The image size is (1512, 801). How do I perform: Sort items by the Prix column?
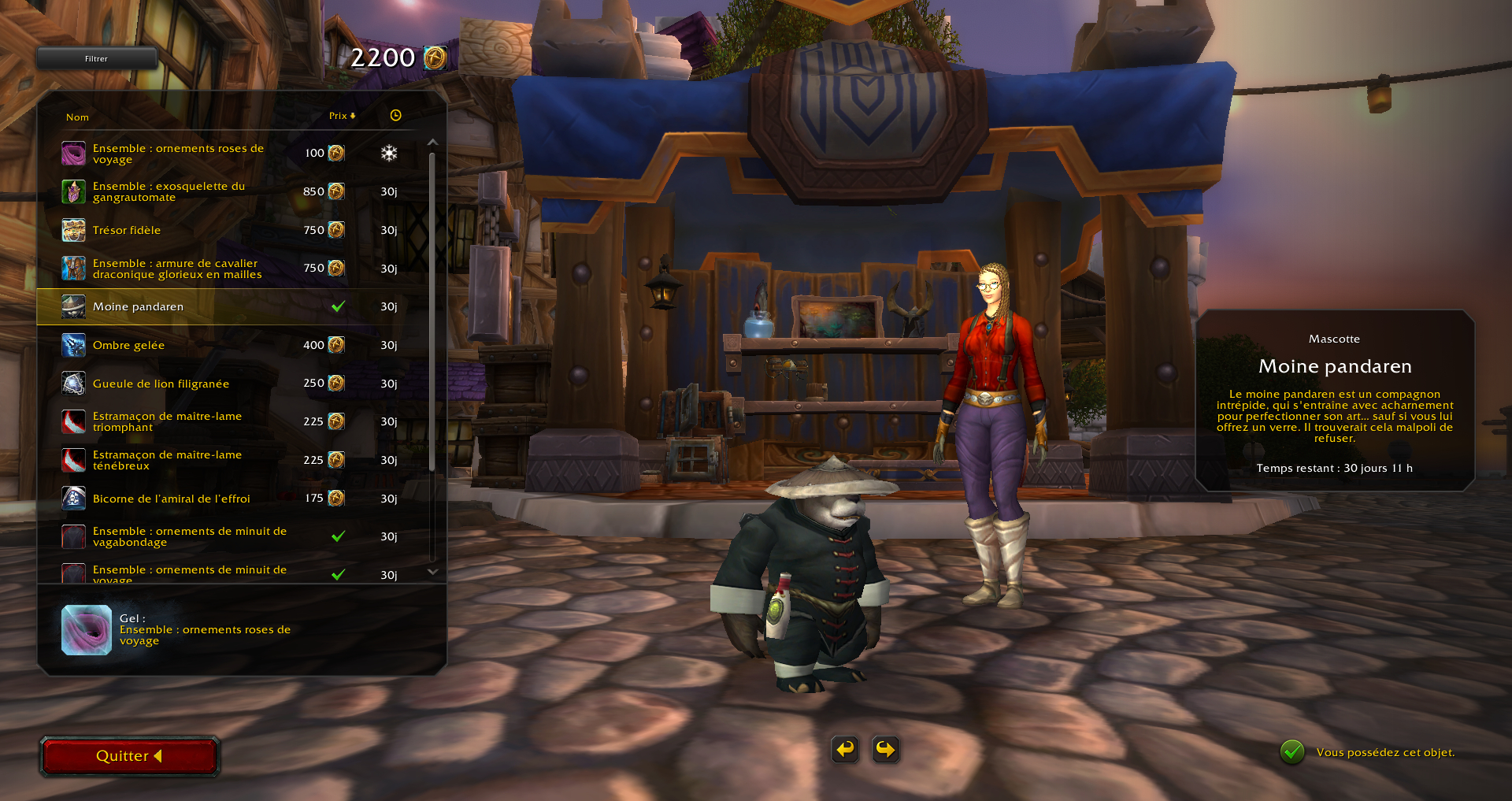click(x=341, y=116)
